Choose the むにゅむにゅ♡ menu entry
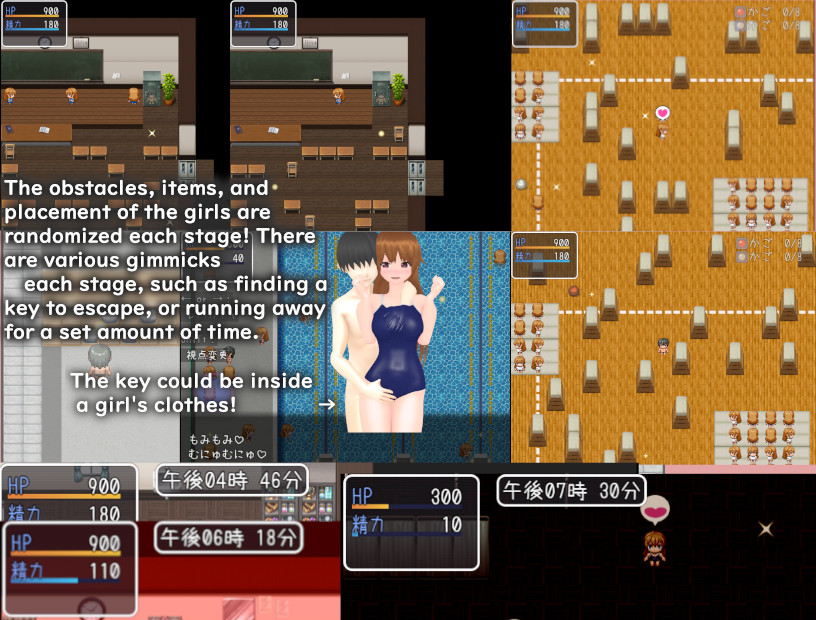The width and height of the screenshot is (816, 620). (x=226, y=453)
